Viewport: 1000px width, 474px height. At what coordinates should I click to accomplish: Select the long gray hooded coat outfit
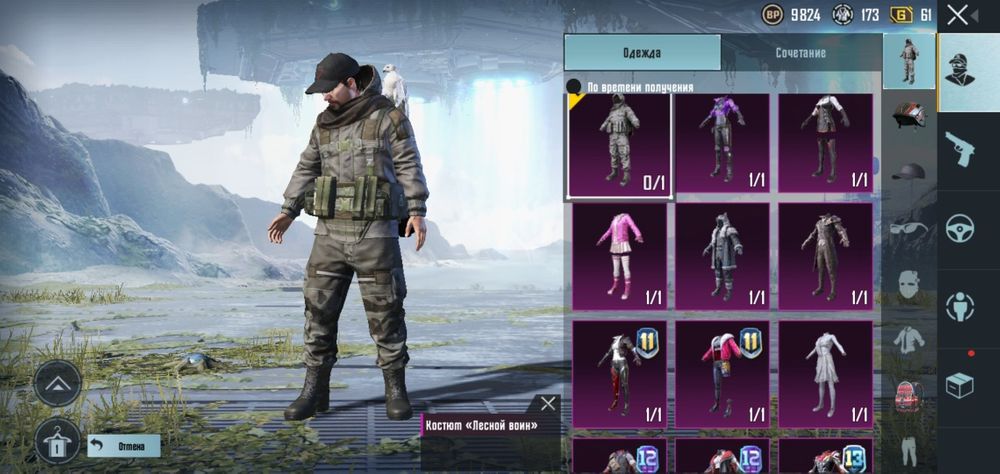(x=722, y=254)
